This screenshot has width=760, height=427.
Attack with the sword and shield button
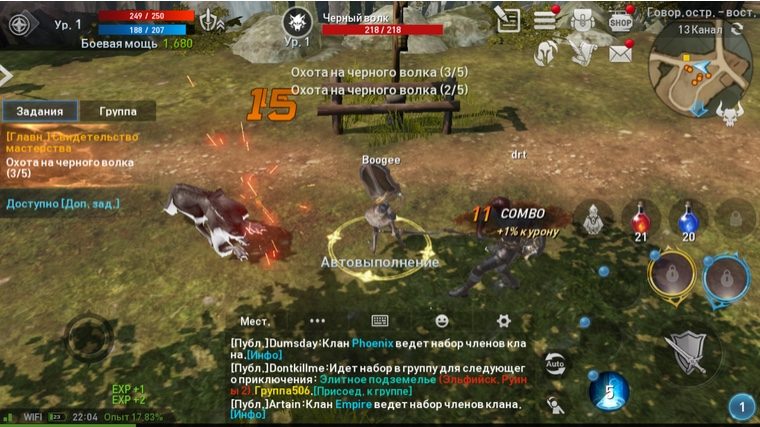pos(689,348)
